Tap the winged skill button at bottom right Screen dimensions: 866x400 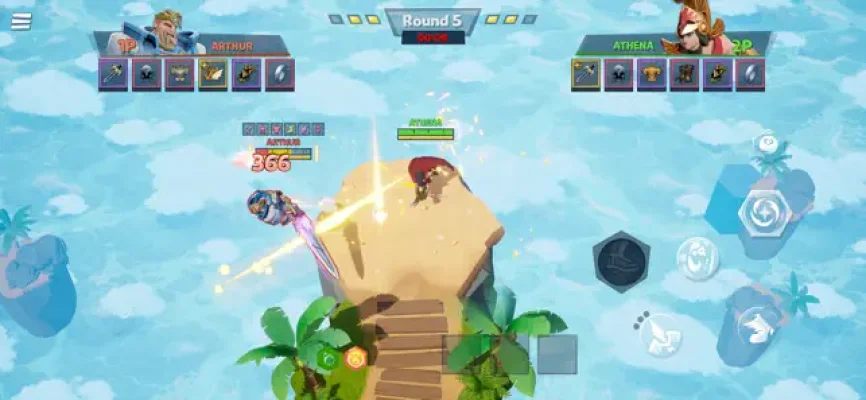click(760, 323)
